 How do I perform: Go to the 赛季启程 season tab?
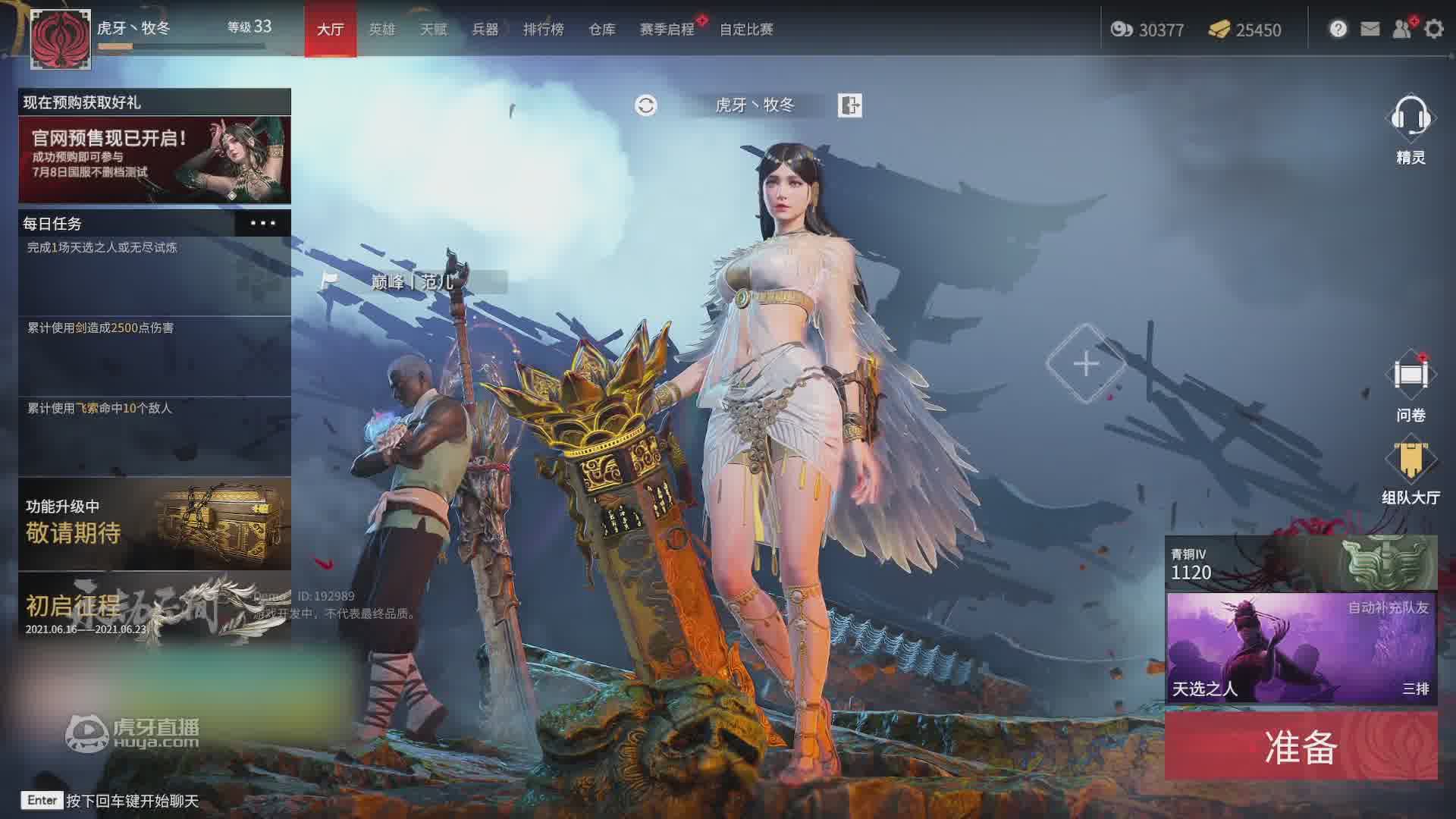[x=667, y=30]
